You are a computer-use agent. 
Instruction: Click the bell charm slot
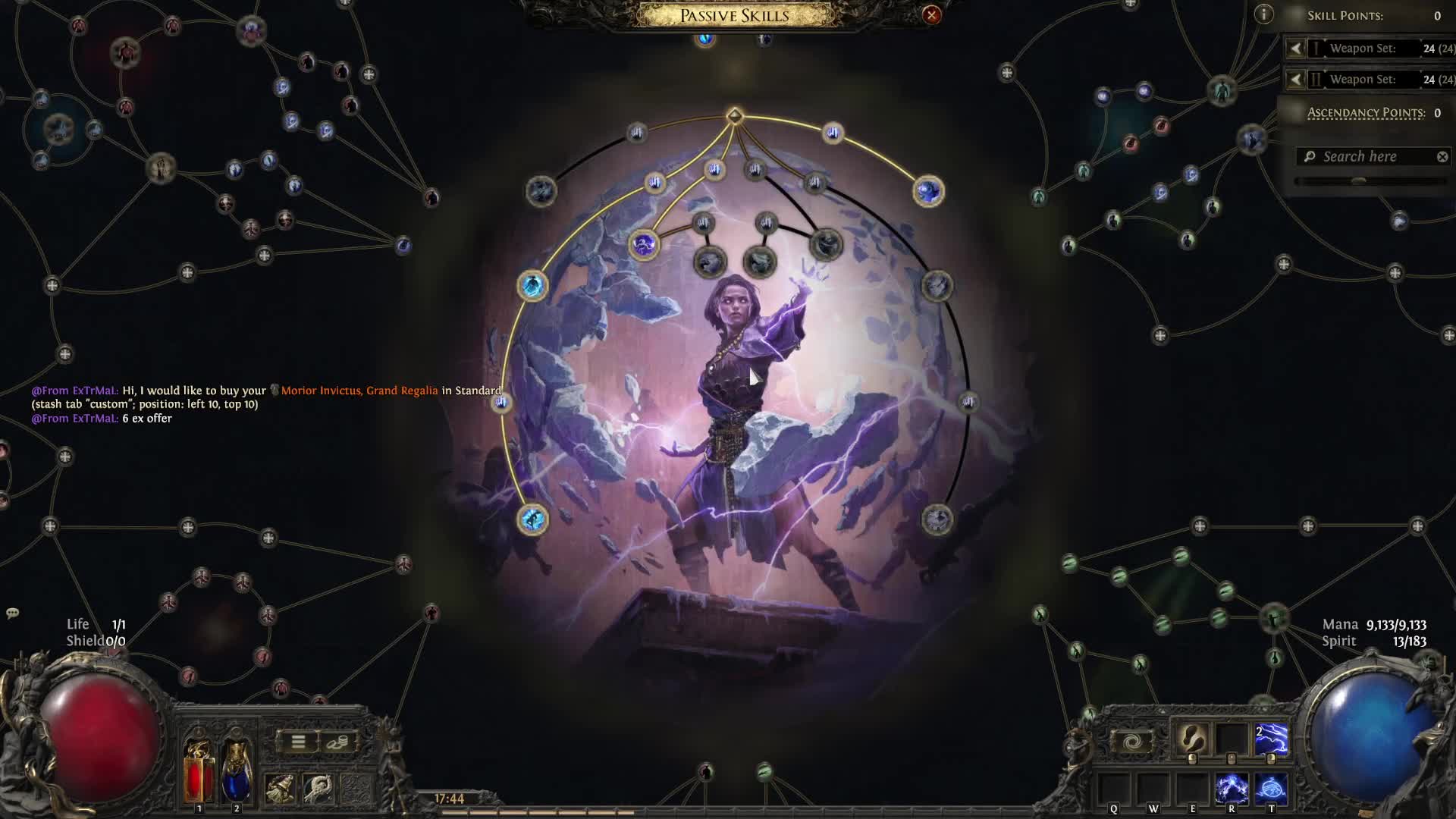280,789
